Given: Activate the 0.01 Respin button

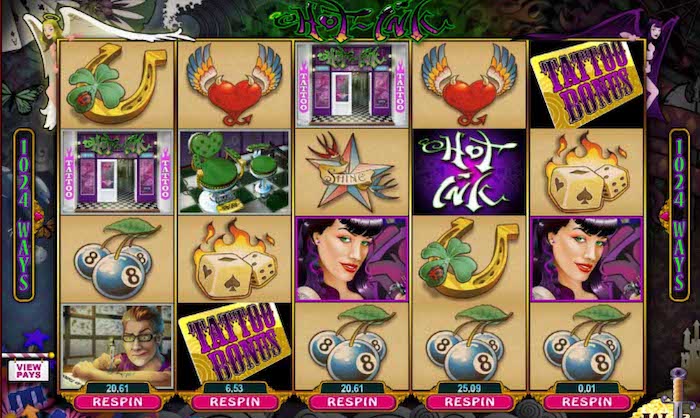Looking at the screenshot, I should coord(586,403).
